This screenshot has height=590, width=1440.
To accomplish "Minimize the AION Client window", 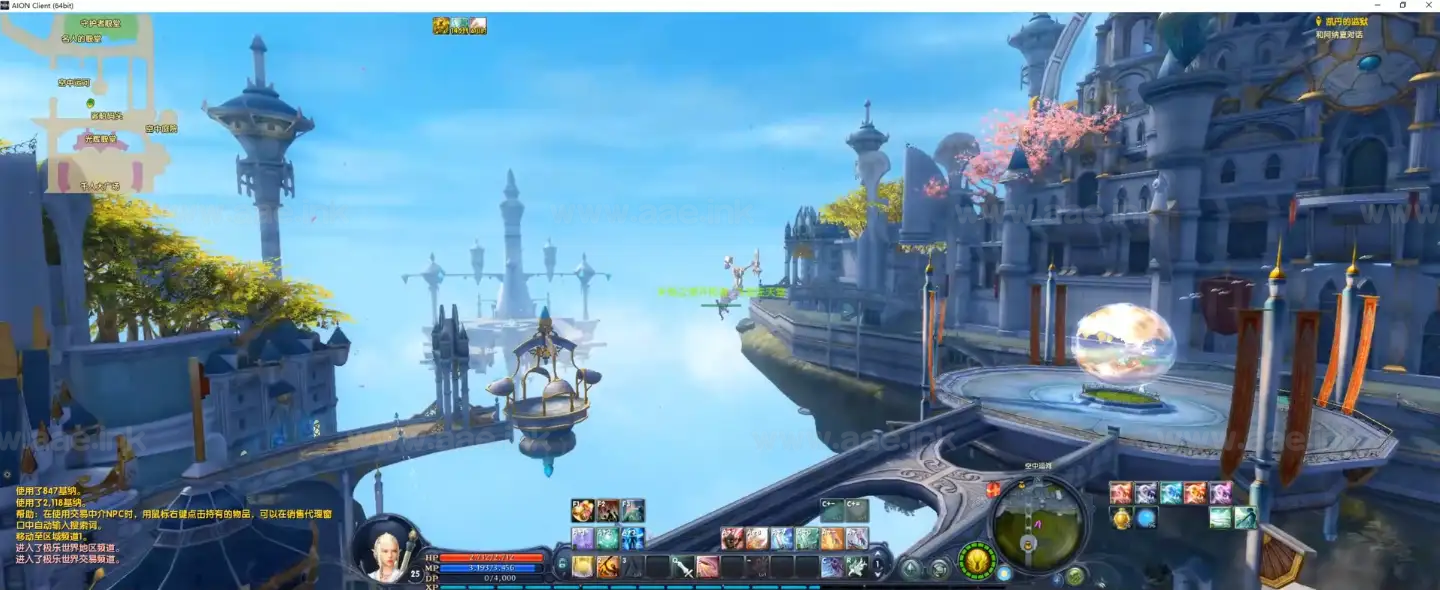I will [x=1379, y=5].
